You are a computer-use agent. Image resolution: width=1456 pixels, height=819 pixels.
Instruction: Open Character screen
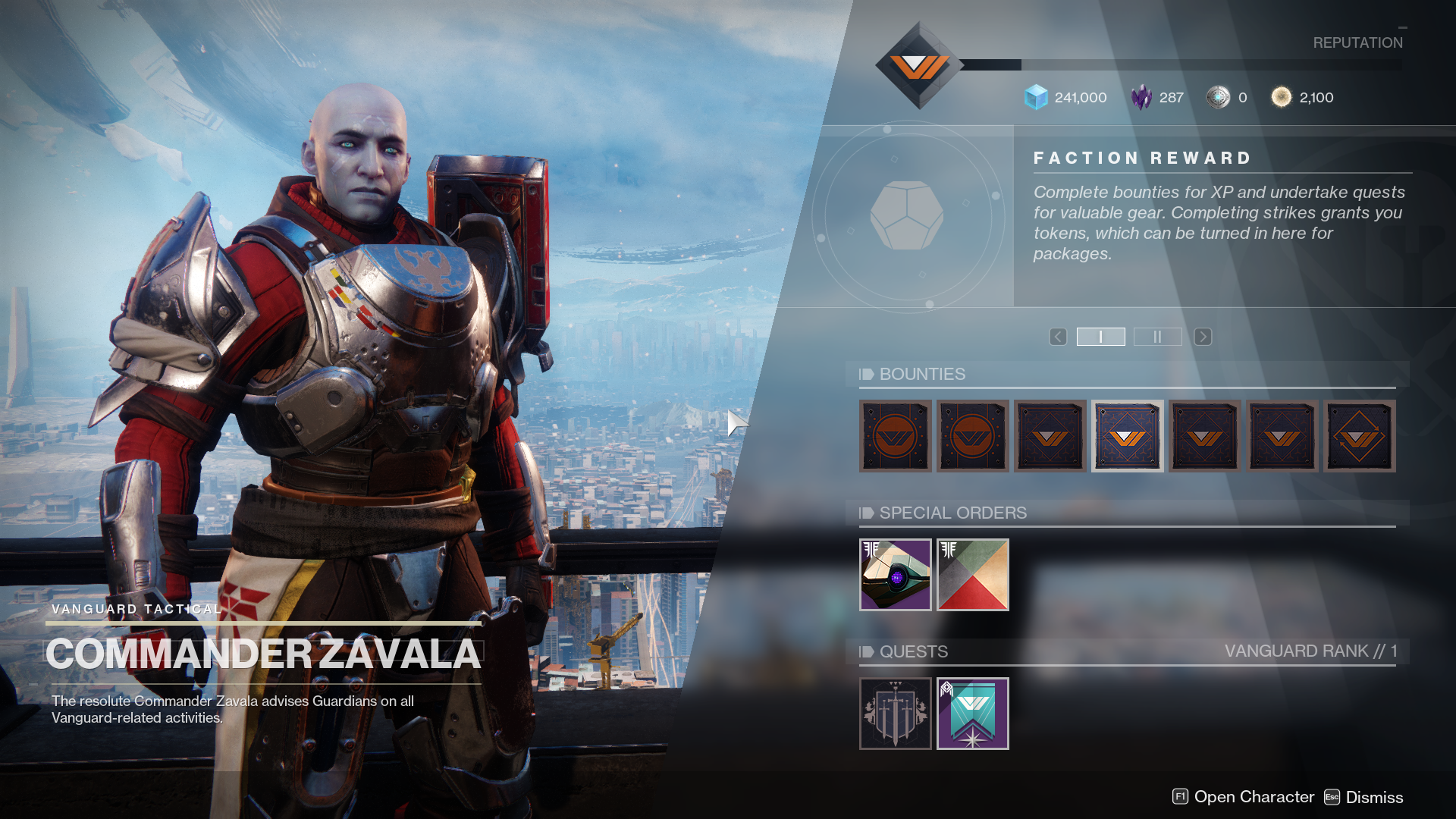tap(1243, 797)
